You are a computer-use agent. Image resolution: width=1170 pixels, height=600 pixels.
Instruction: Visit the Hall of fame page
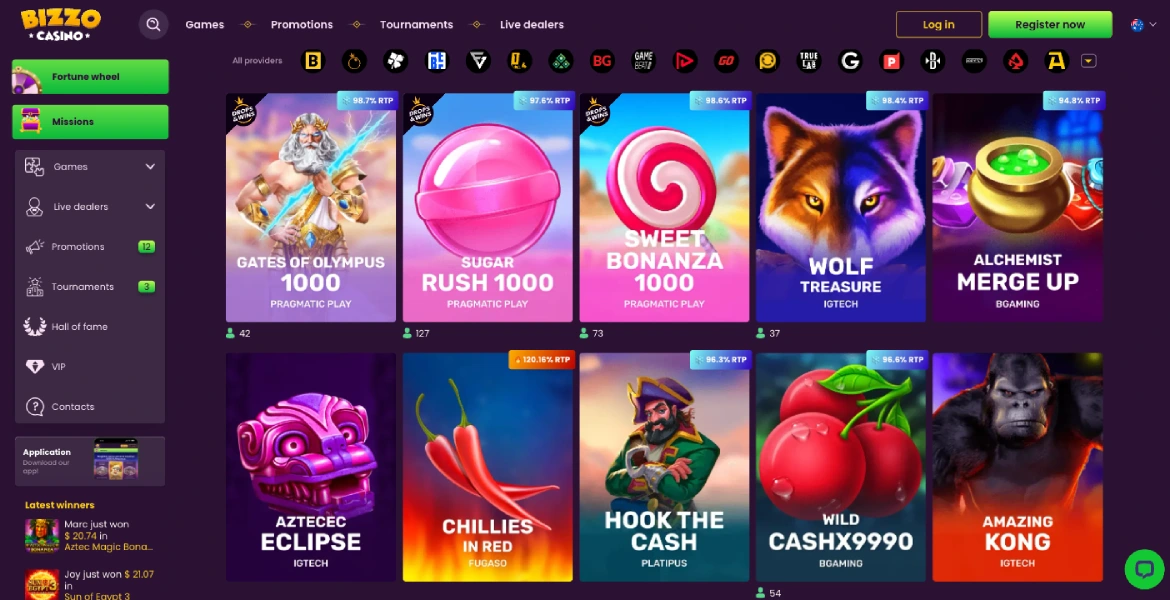(x=79, y=327)
